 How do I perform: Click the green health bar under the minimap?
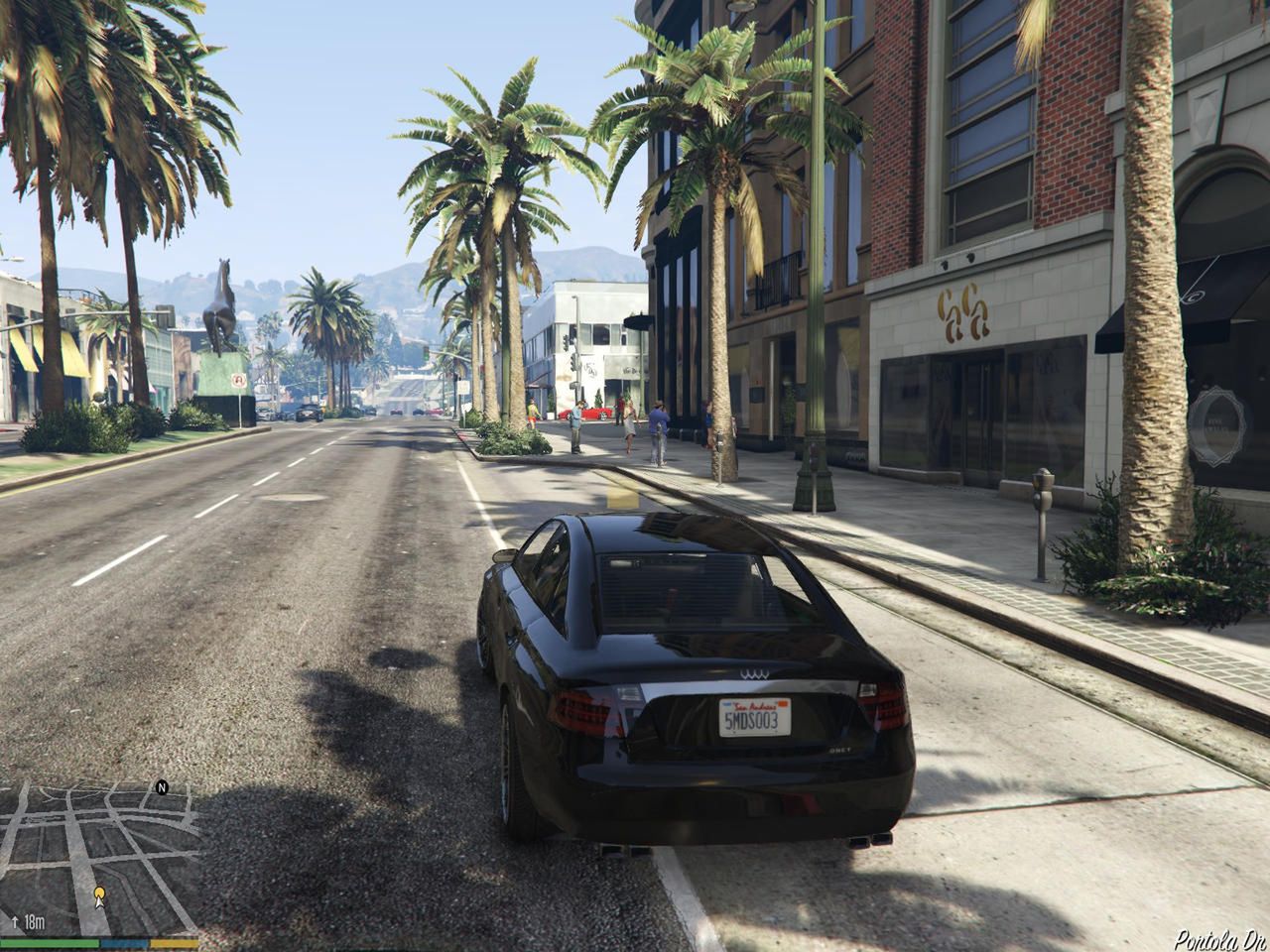(50, 942)
